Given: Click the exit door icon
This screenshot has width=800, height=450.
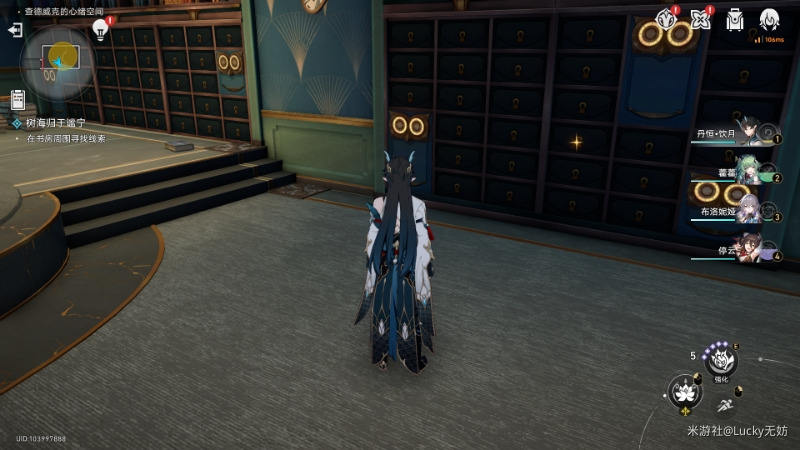Looking at the screenshot, I should (15, 30).
